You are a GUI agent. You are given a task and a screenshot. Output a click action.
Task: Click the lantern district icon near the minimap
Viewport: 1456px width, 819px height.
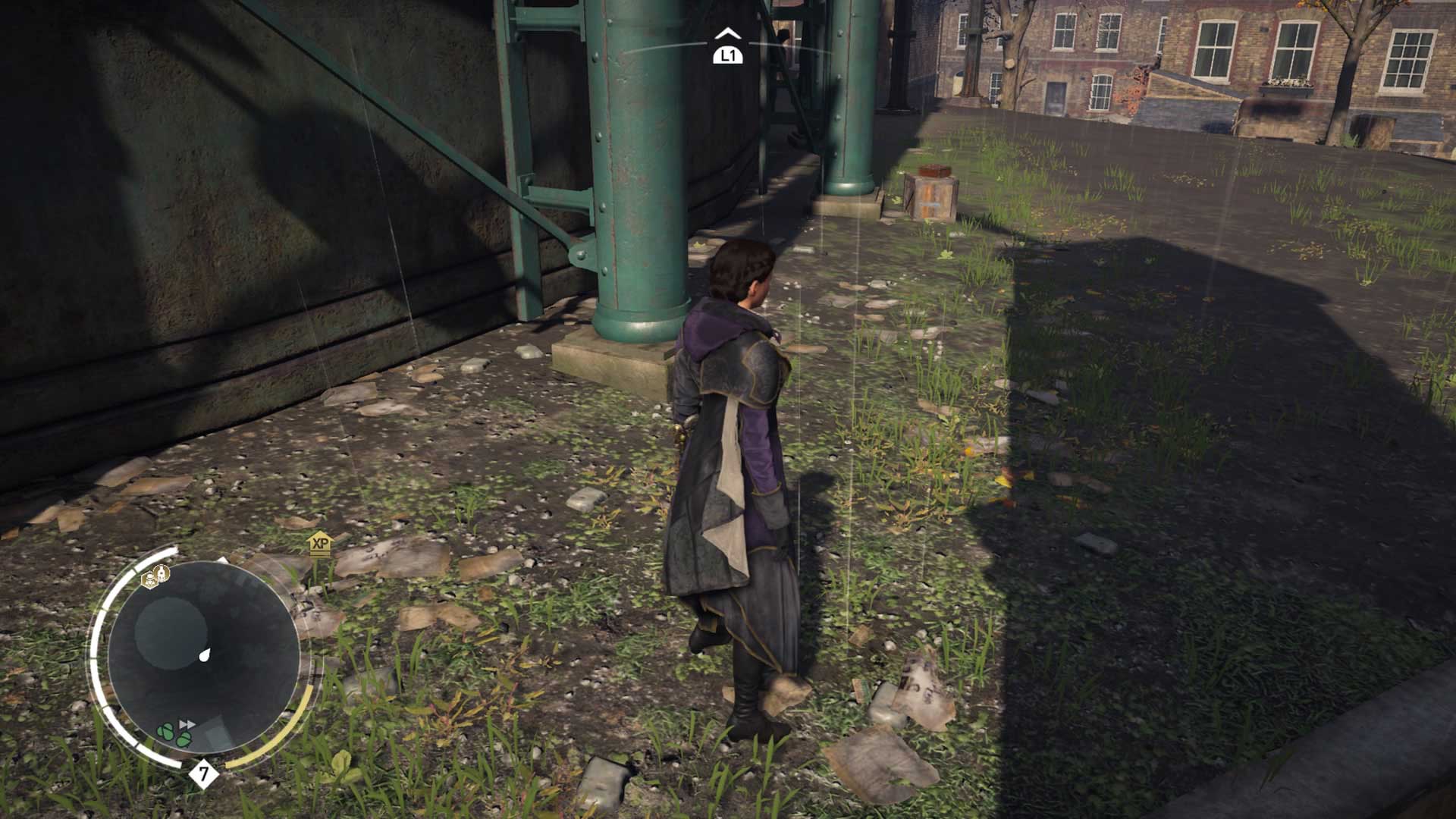coord(160,572)
